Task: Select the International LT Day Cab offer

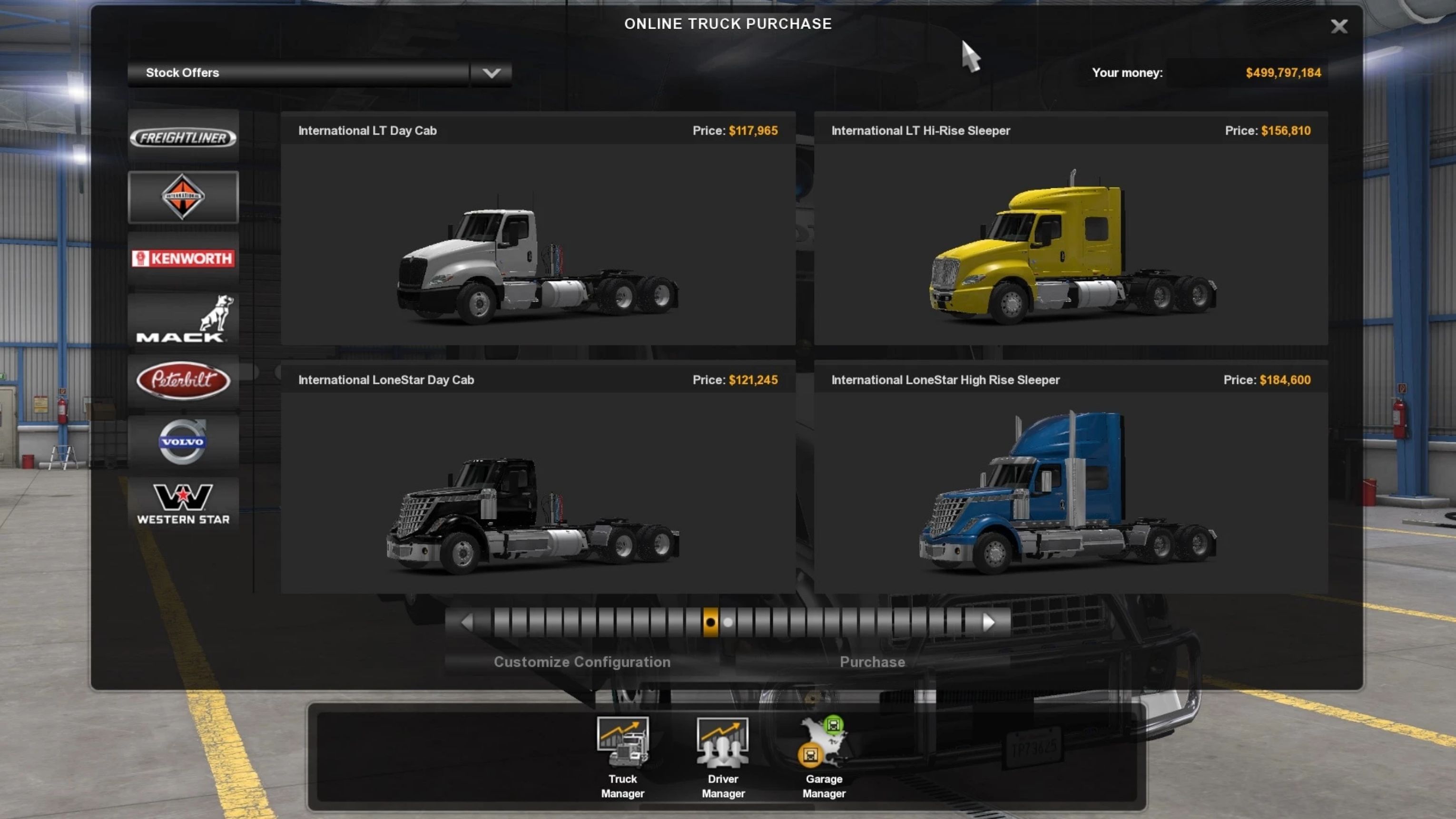Action: tap(538, 243)
